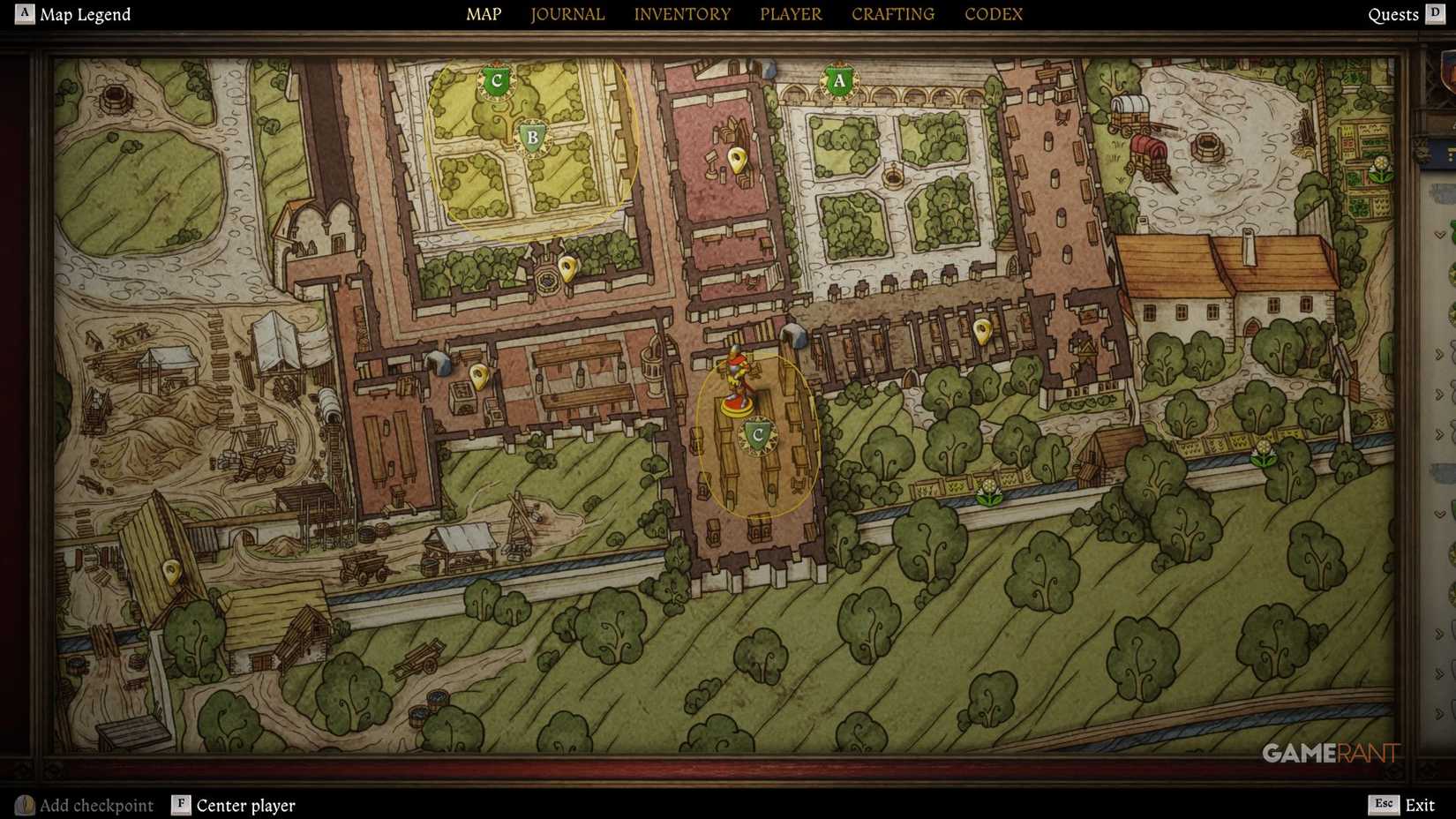Screen dimensions: 1456x819
Task: Switch to the Inventory screen
Action: click(682, 14)
